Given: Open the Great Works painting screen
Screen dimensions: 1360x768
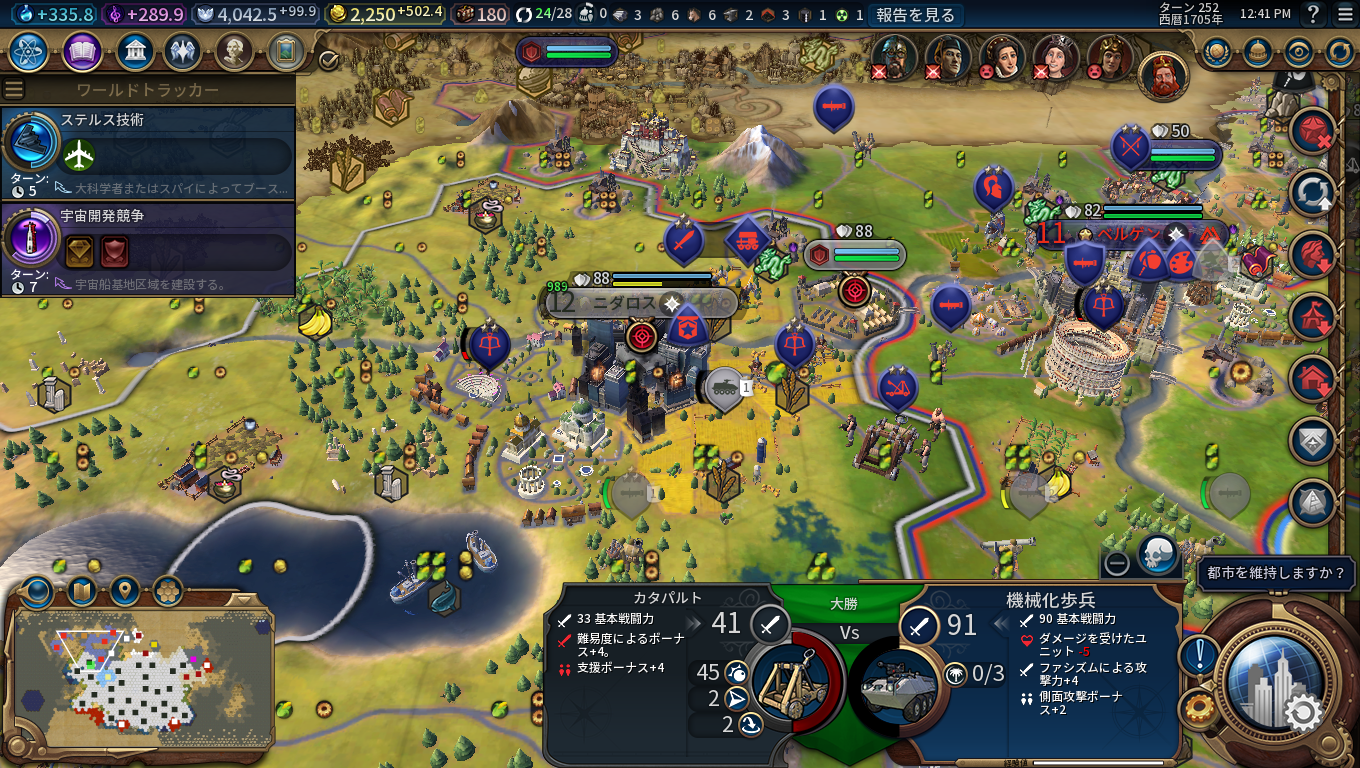Looking at the screenshot, I should 286,51.
